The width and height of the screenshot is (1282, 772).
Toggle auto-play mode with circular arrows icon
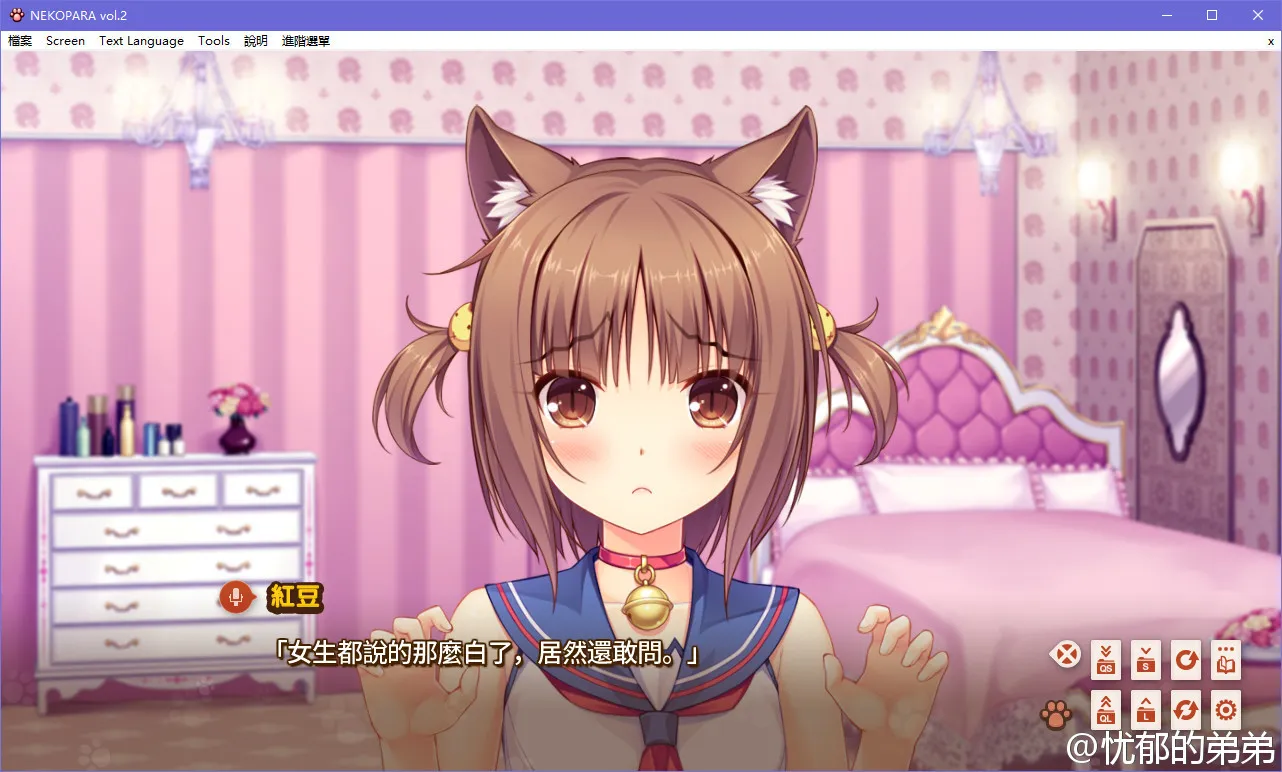pos(1185,709)
